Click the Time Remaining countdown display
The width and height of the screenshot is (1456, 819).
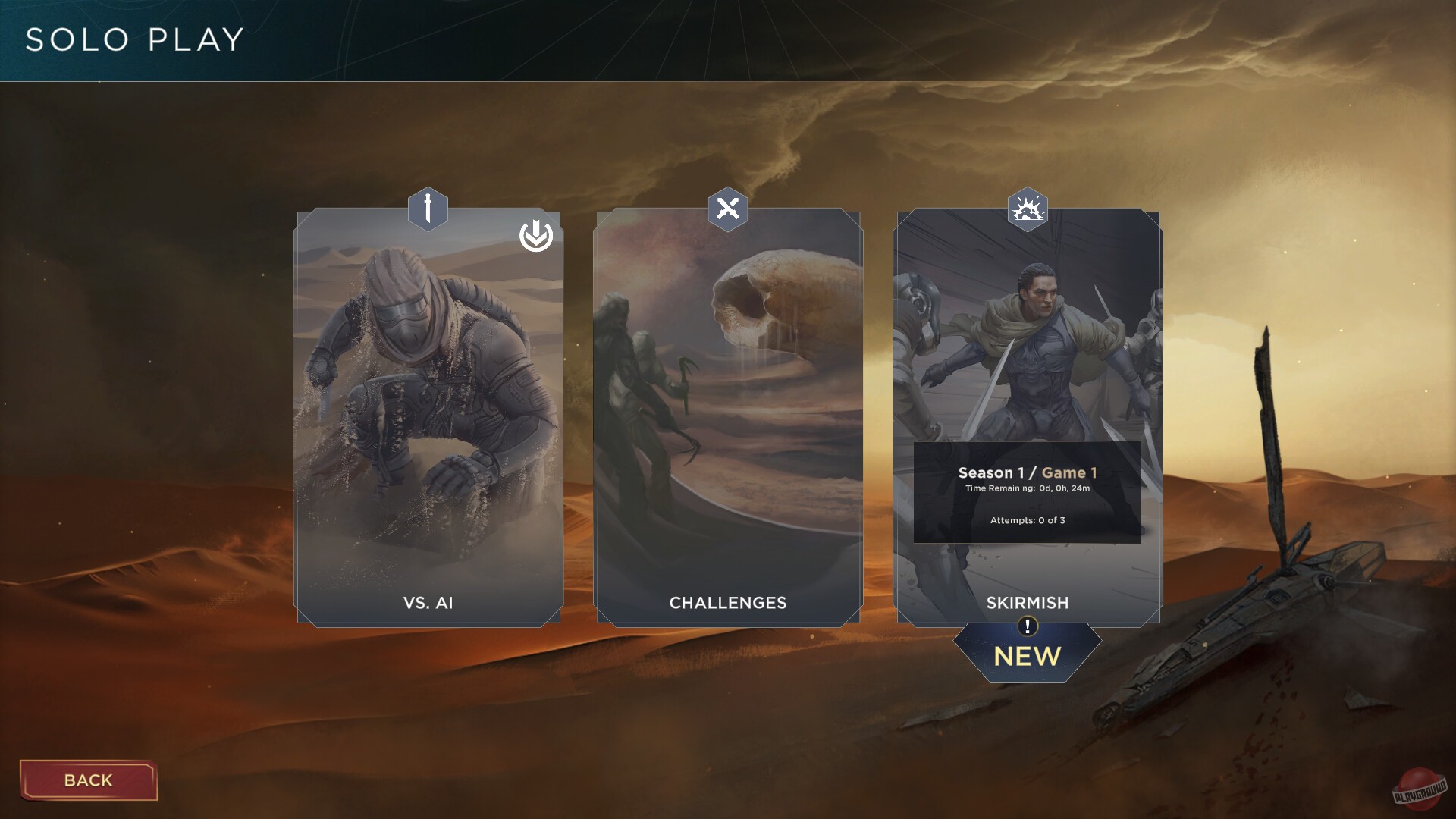[1027, 490]
